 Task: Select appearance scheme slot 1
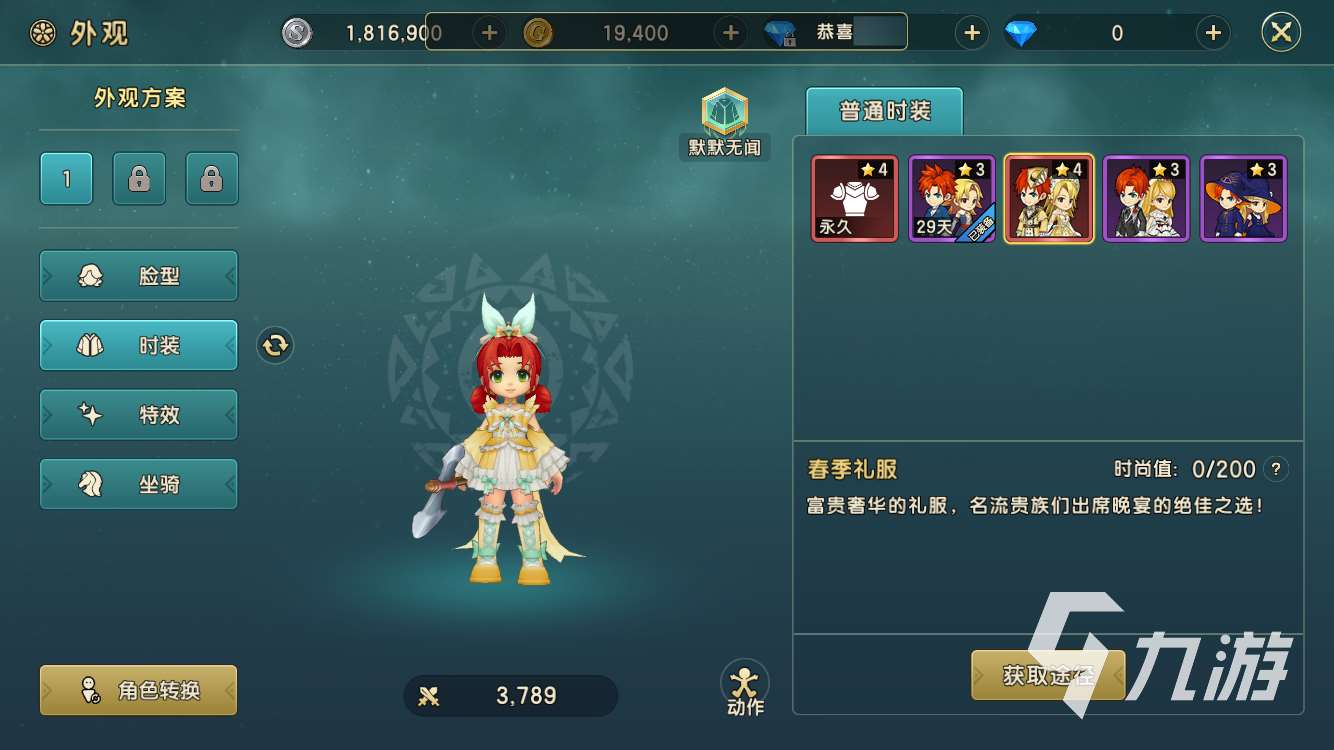(66, 177)
